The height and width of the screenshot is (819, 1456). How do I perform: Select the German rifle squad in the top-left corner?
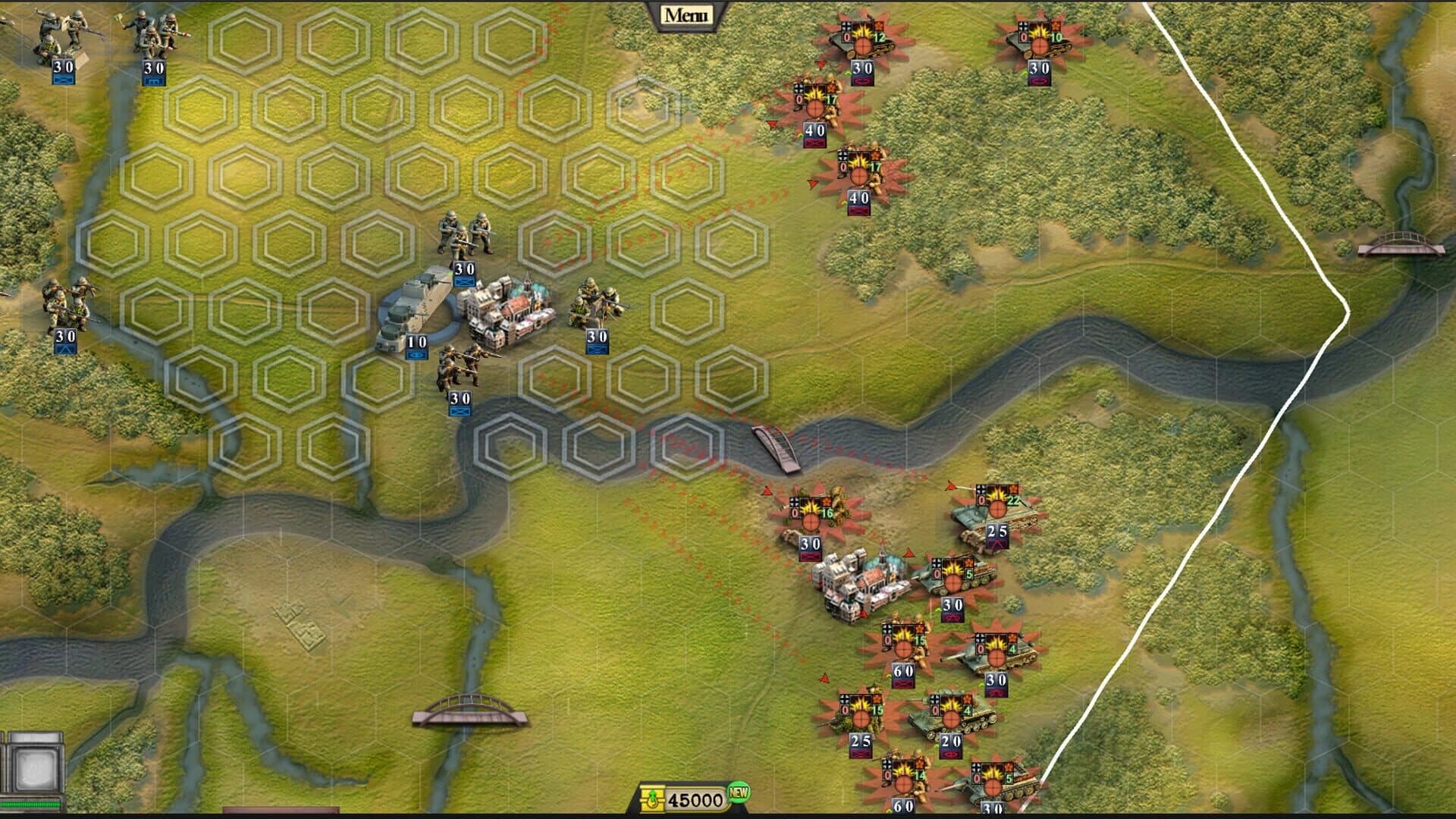57,34
